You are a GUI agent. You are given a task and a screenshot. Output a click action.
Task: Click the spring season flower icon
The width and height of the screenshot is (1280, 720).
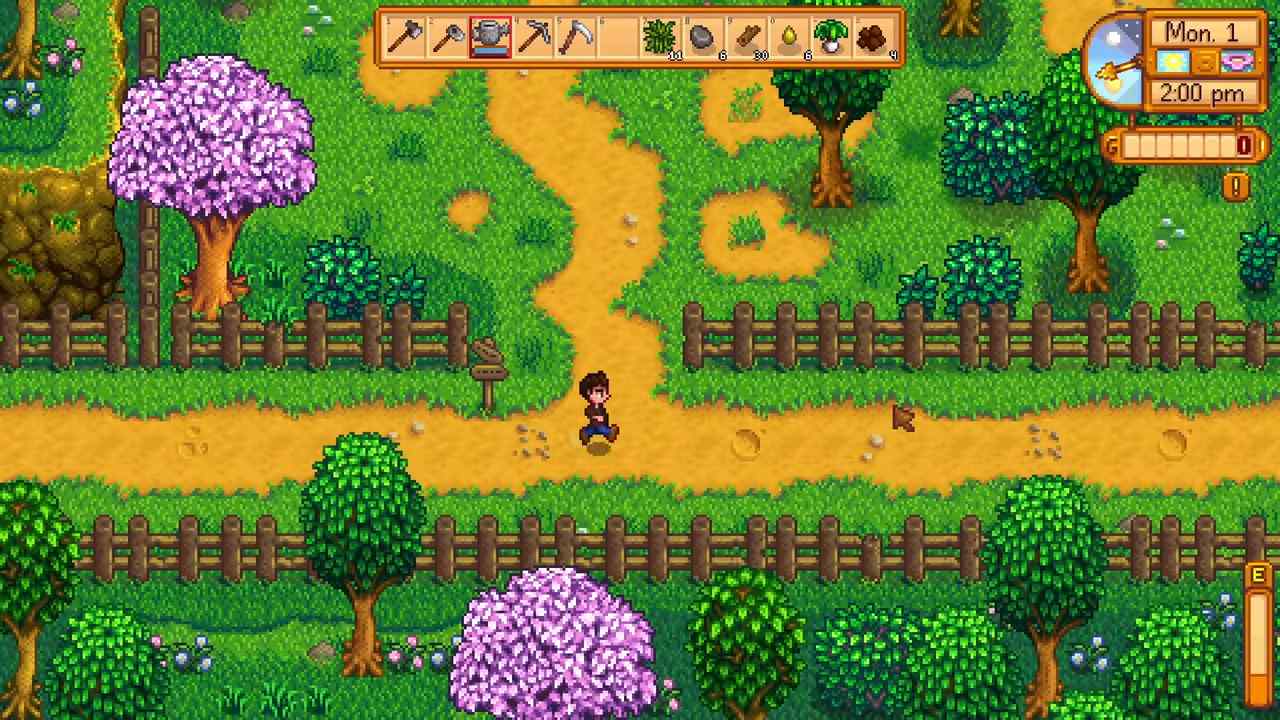1235,62
